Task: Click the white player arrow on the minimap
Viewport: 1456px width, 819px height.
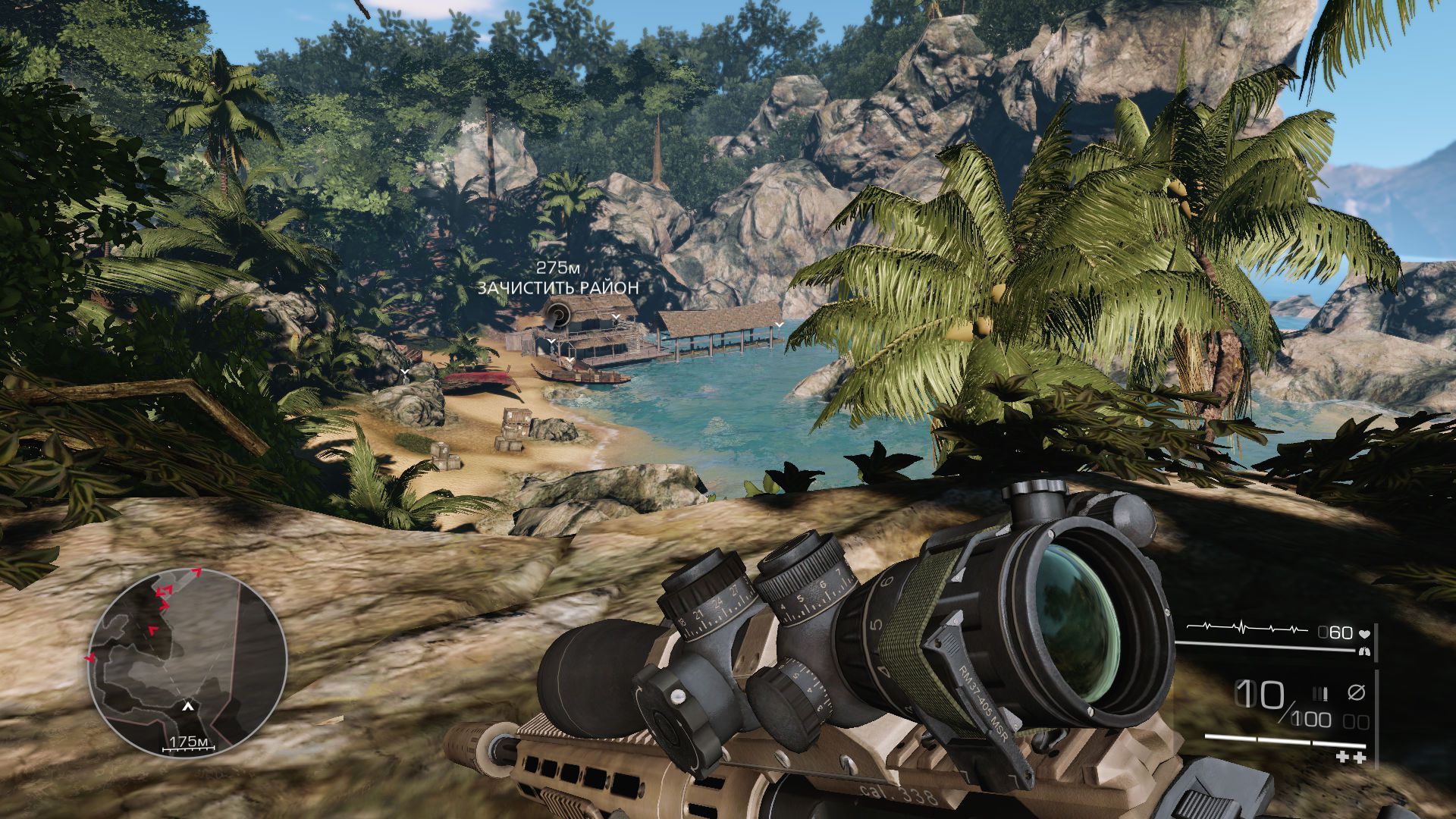Action: tap(187, 707)
